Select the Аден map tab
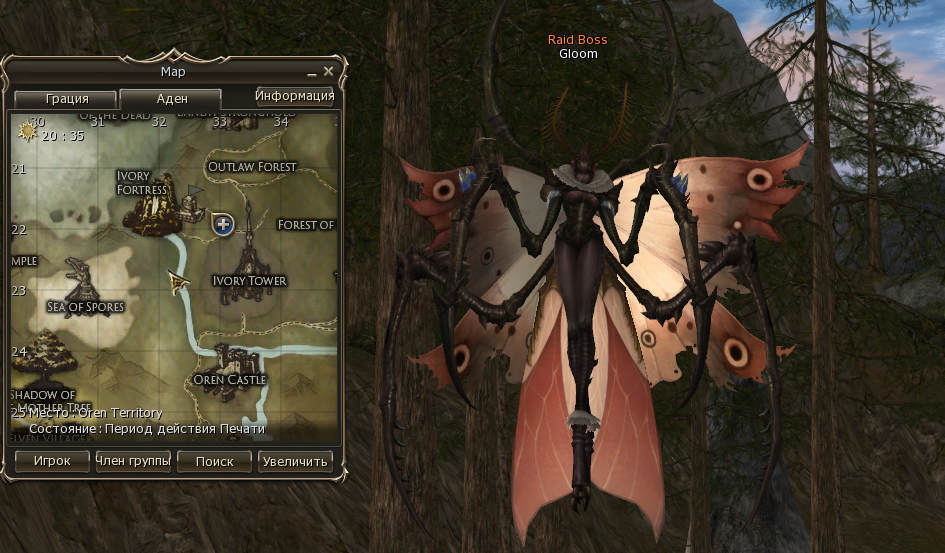Image resolution: width=945 pixels, height=553 pixels. click(171, 99)
